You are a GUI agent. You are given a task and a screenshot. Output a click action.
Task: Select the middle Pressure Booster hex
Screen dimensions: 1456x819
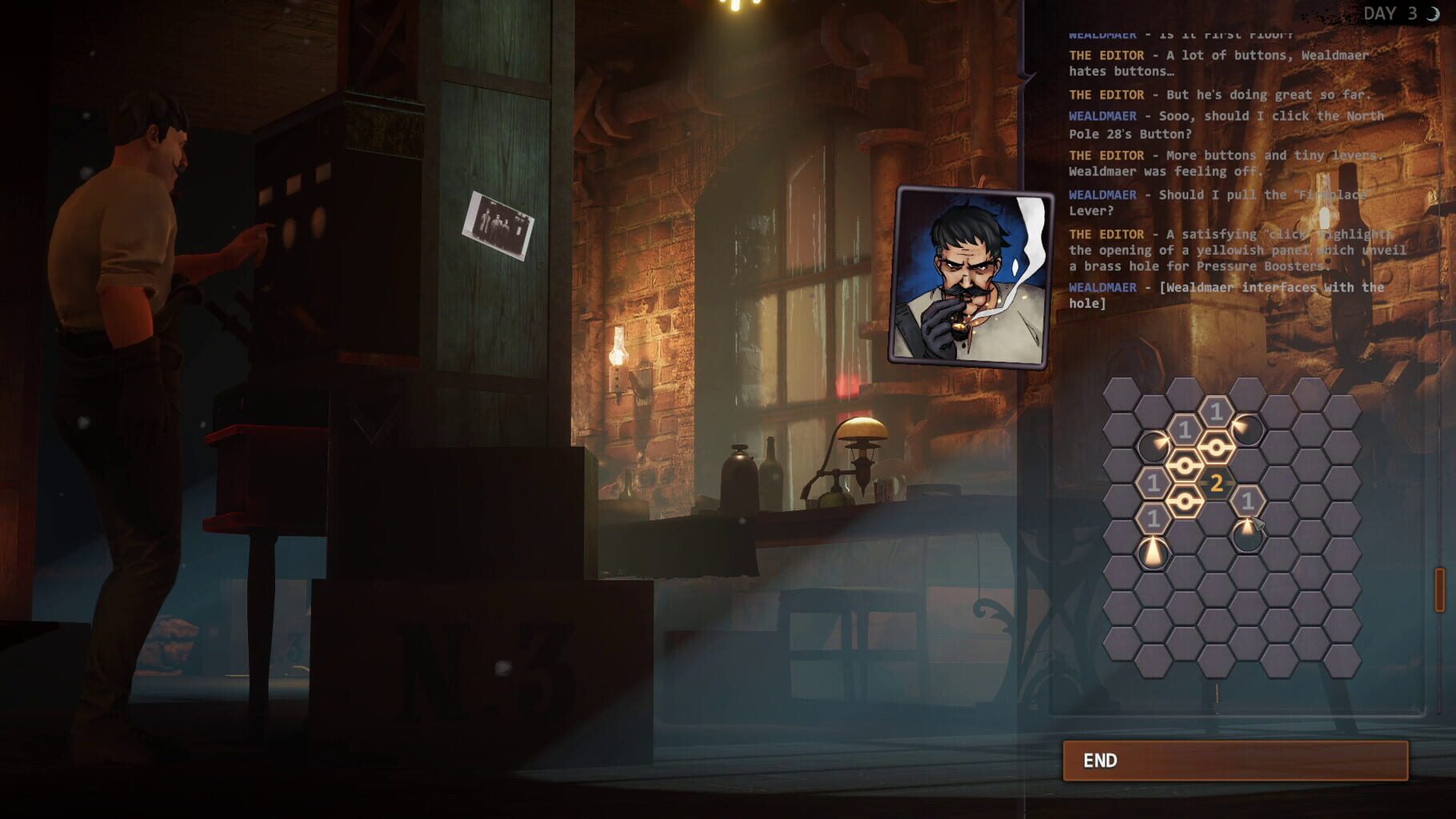point(1184,465)
